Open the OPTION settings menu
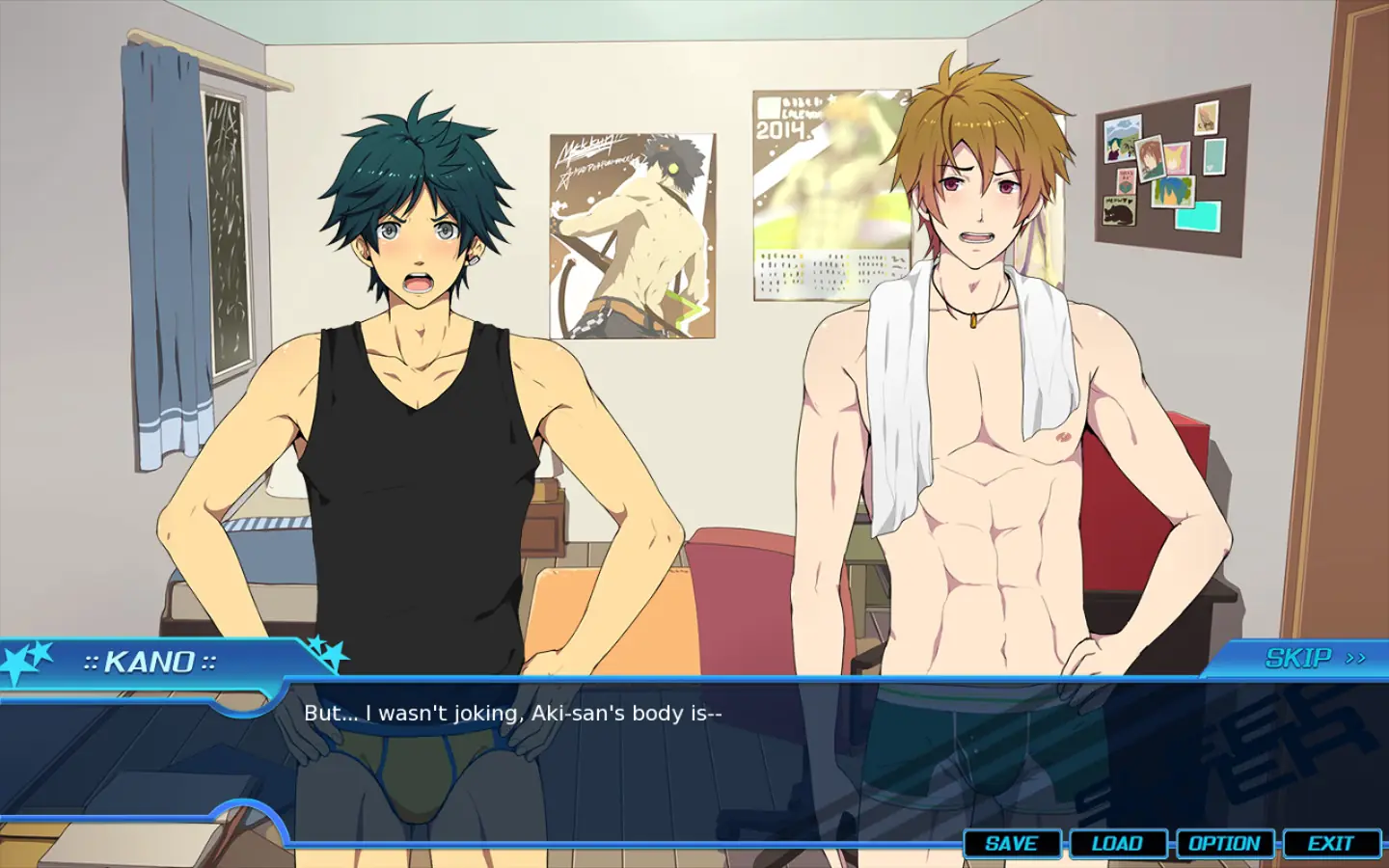Viewport: 1389px width, 868px height. tap(1224, 844)
